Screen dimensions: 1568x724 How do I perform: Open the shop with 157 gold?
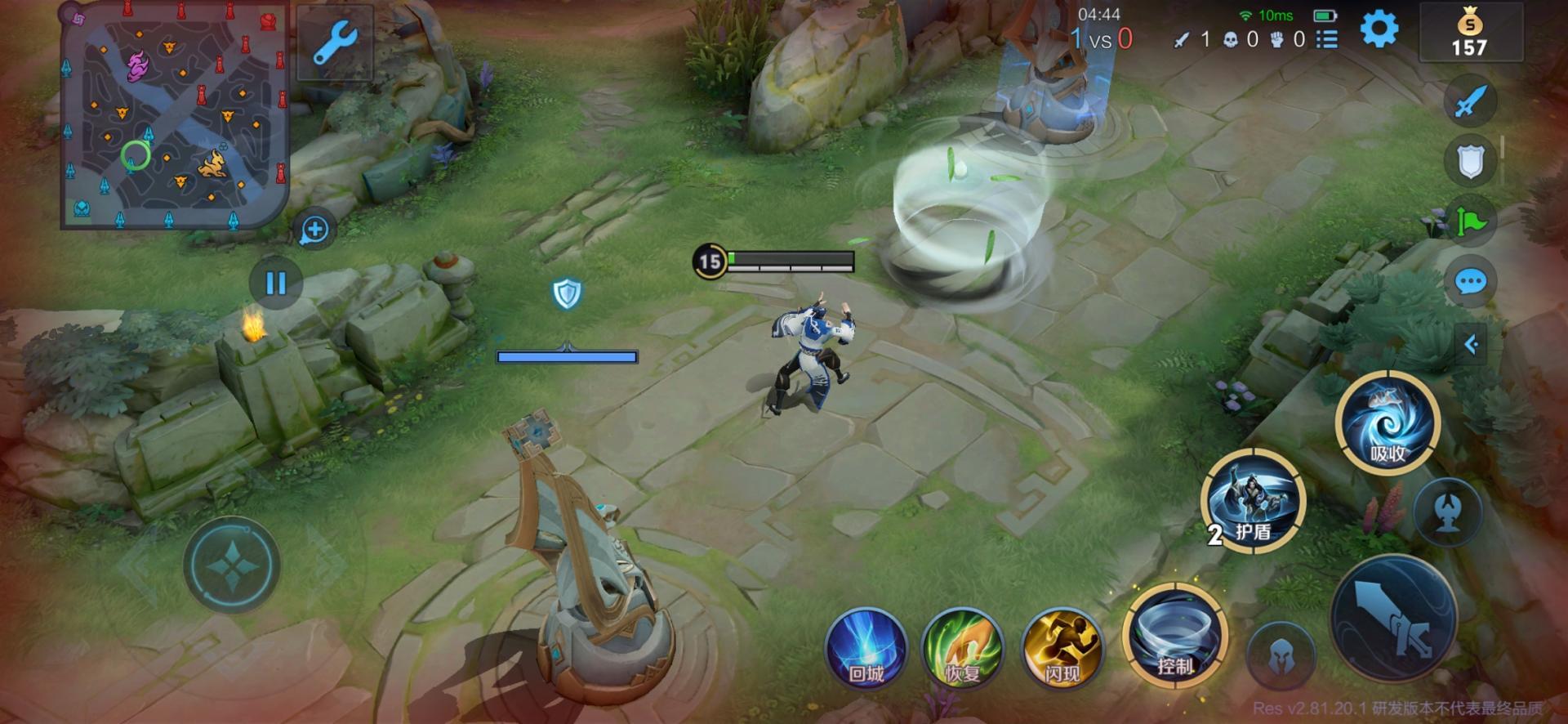[1470, 33]
